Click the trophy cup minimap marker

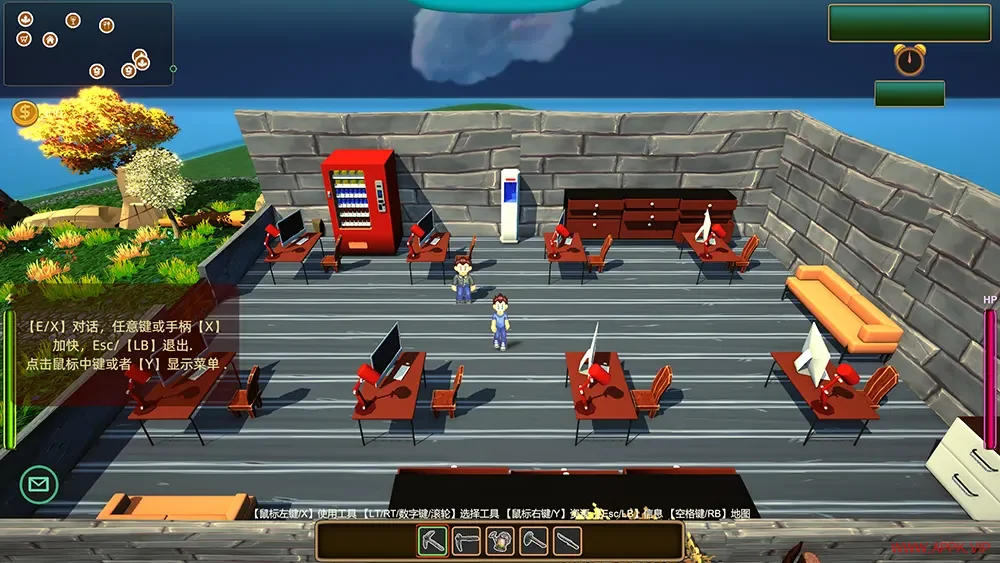point(73,20)
